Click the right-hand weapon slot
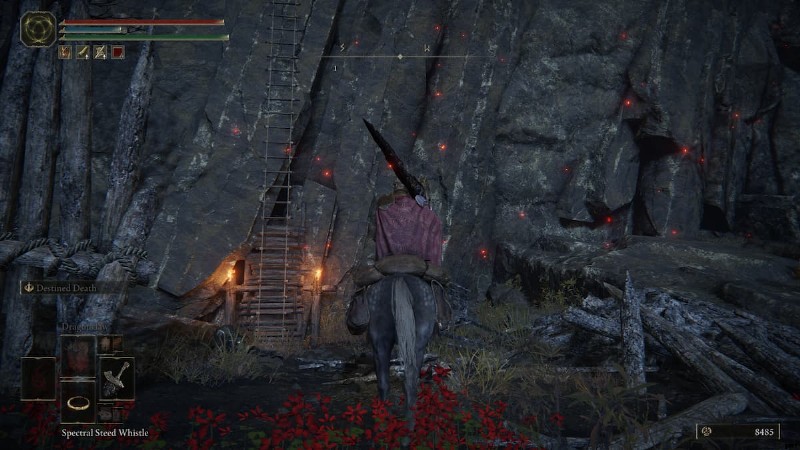This screenshot has height=450, width=800. click(116, 379)
